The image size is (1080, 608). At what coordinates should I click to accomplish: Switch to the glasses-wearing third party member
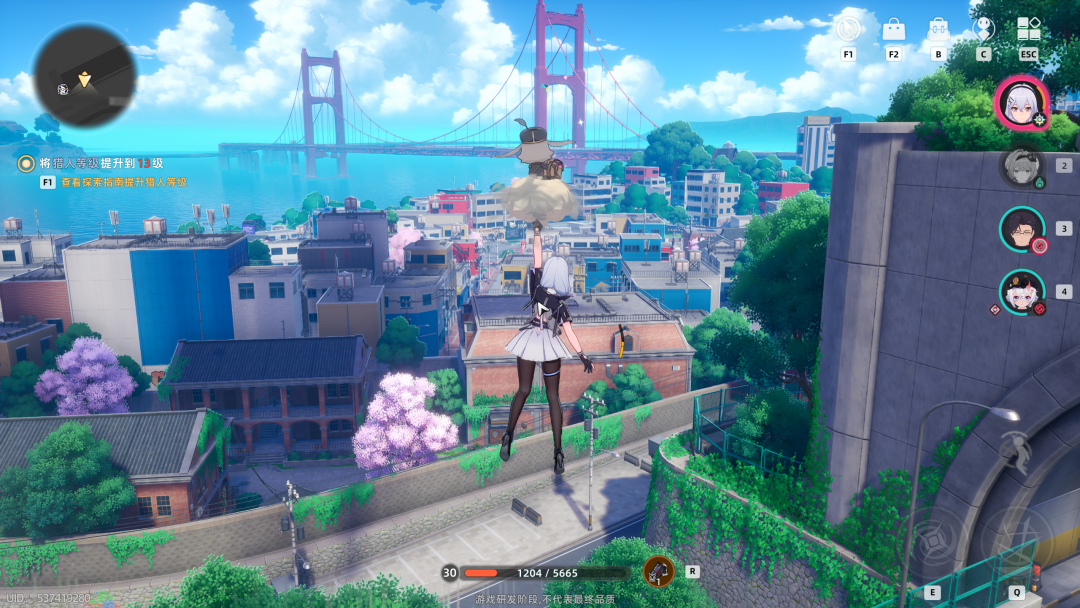click(x=1022, y=229)
